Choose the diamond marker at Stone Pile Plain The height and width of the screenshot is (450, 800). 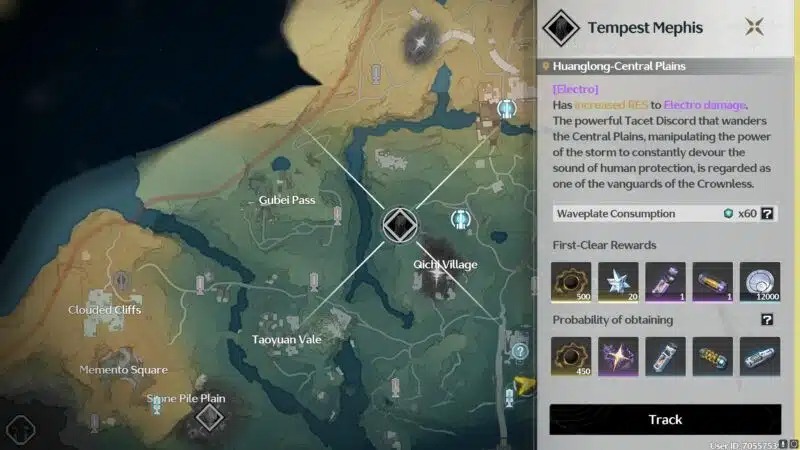(208, 416)
